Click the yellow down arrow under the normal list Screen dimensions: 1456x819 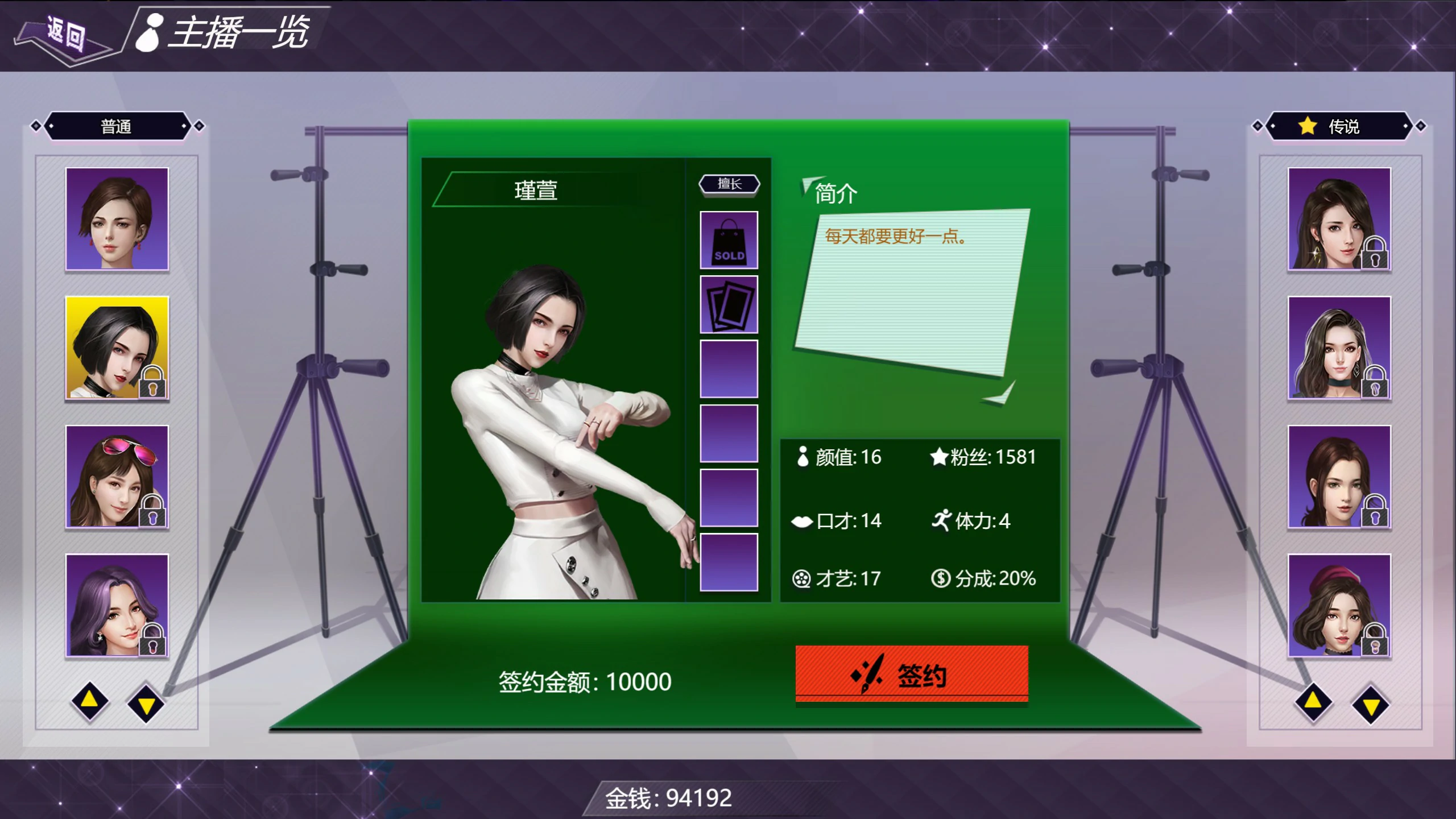point(147,703)
